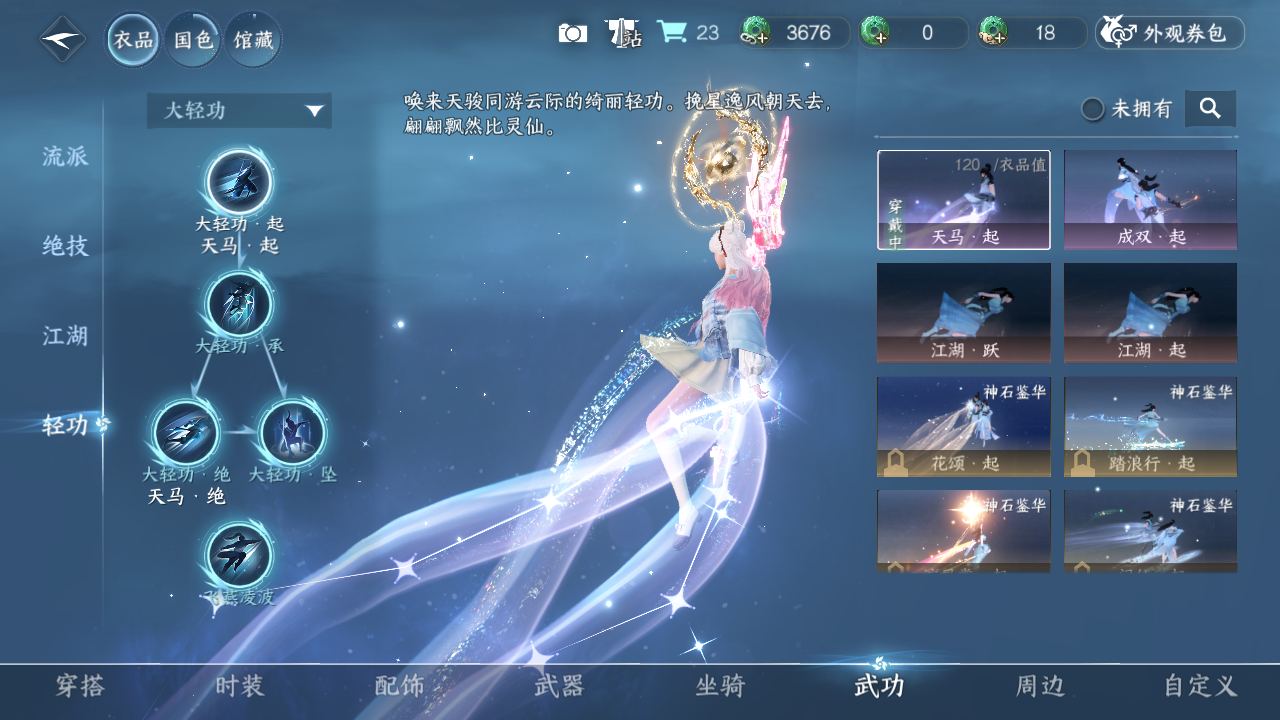The width and height of the screenshot is (1280, 720).
Task: Switch to the 衣品 tab
Action: click(x=133, y=40)
